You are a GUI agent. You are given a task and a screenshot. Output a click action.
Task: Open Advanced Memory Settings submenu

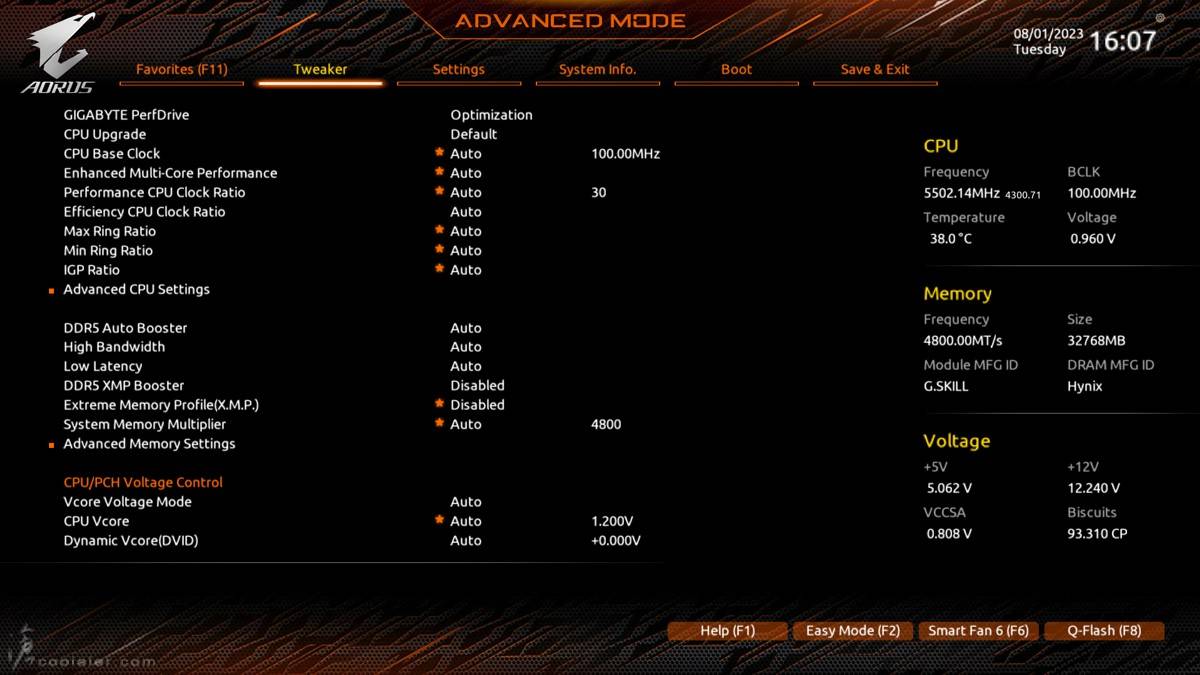coord(150,444)
